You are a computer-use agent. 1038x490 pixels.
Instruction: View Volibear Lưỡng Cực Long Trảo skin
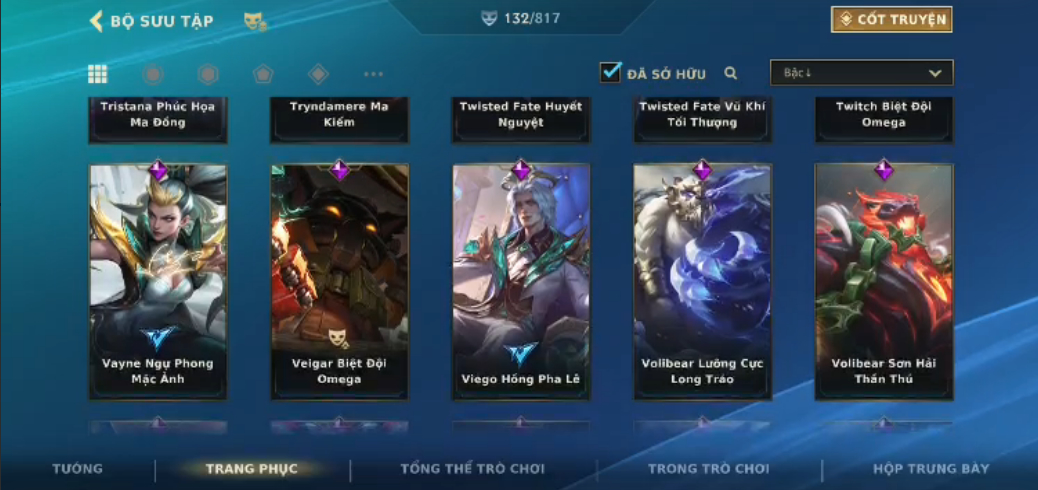click(702, 282)
